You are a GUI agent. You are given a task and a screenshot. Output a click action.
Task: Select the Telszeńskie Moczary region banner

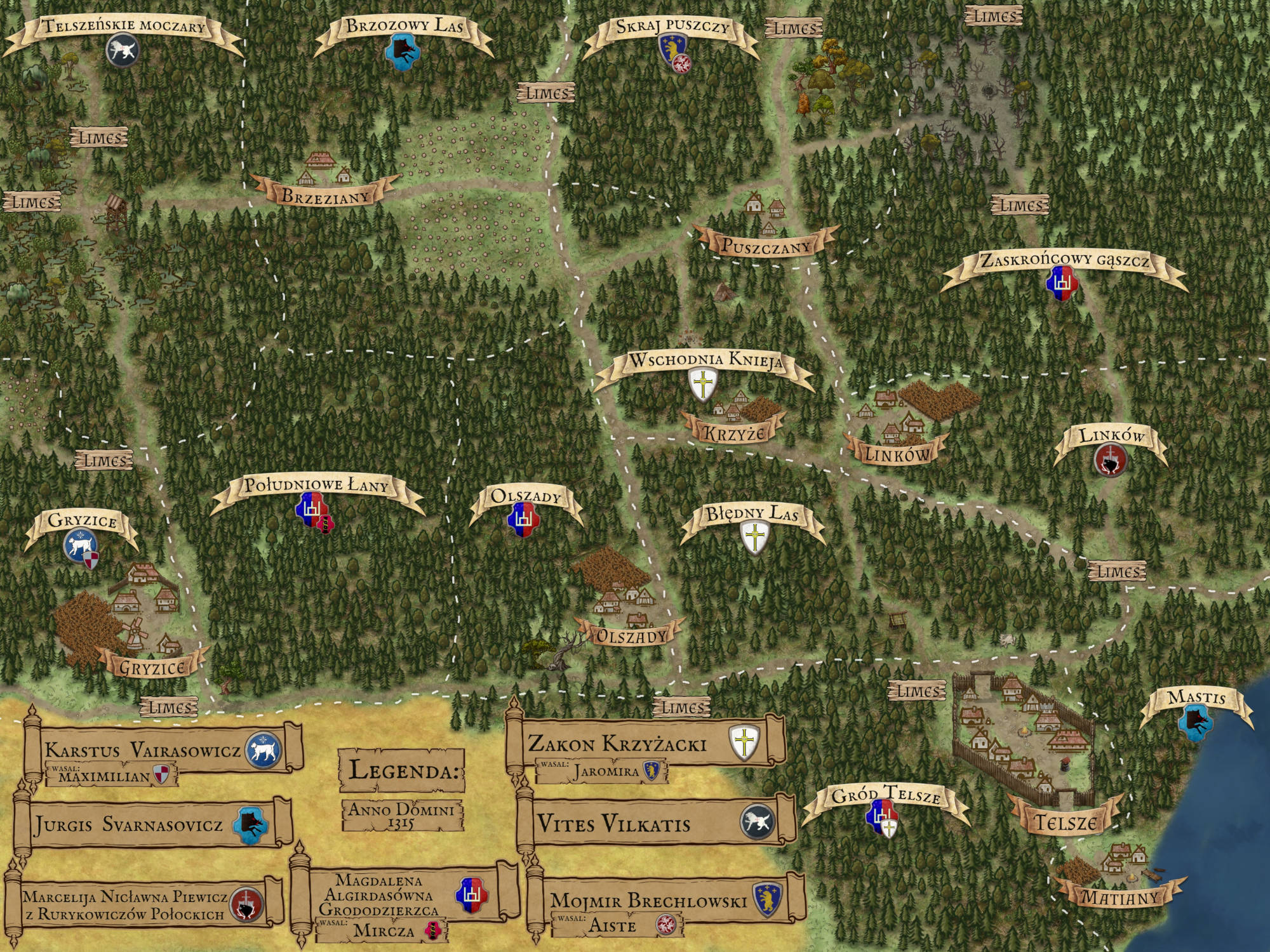coord(124,27)
